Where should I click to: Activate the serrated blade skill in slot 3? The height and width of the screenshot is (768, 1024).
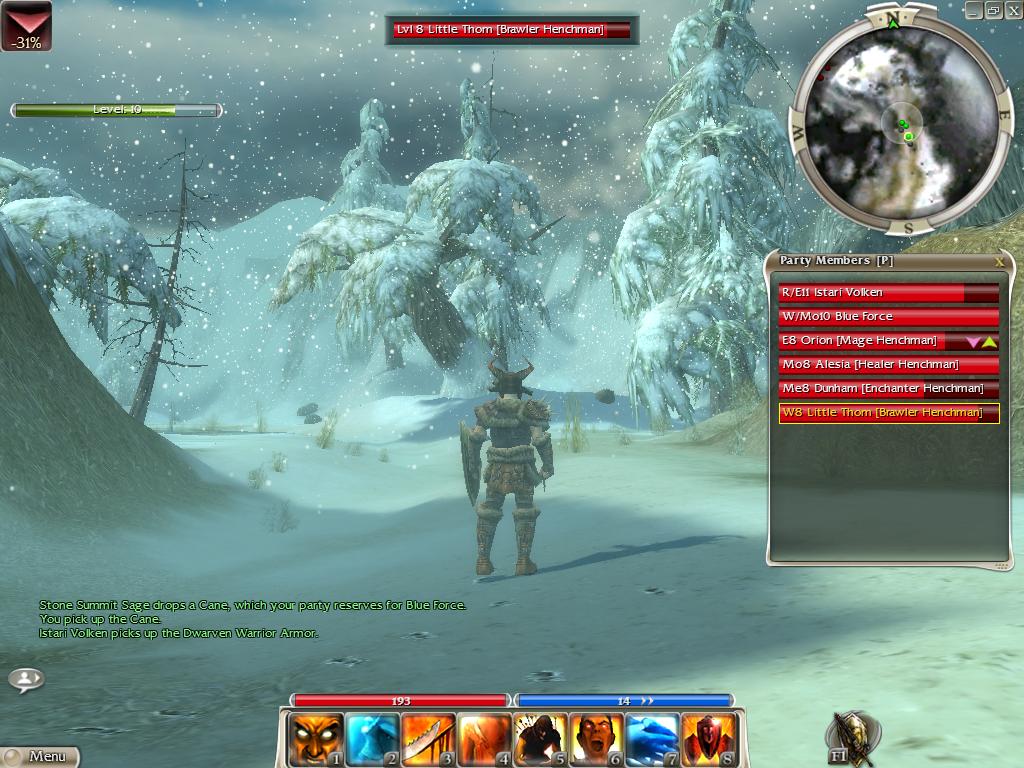point(428,739)
